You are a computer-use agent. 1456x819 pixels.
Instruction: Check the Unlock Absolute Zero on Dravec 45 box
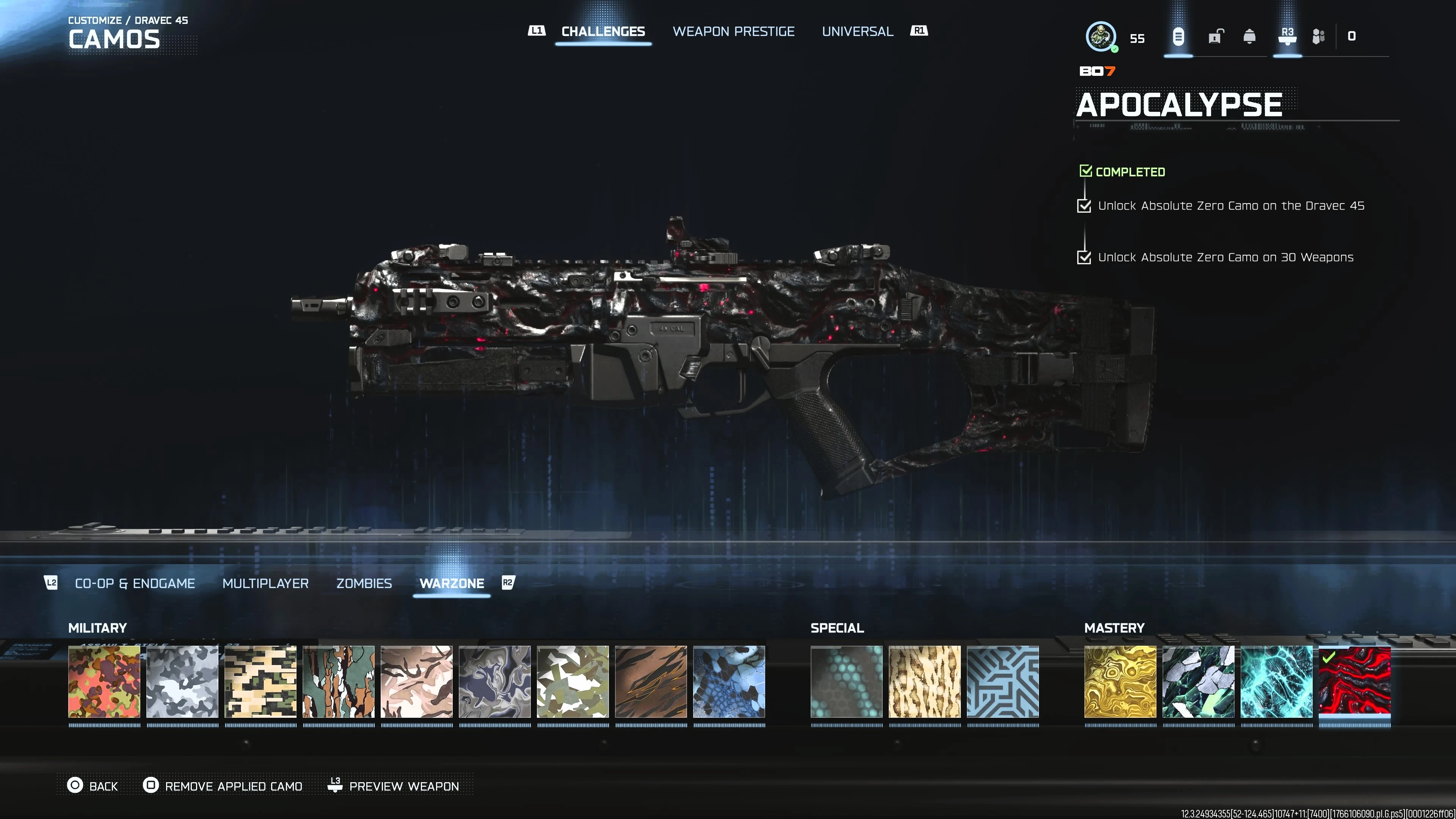click(1085, 206)
